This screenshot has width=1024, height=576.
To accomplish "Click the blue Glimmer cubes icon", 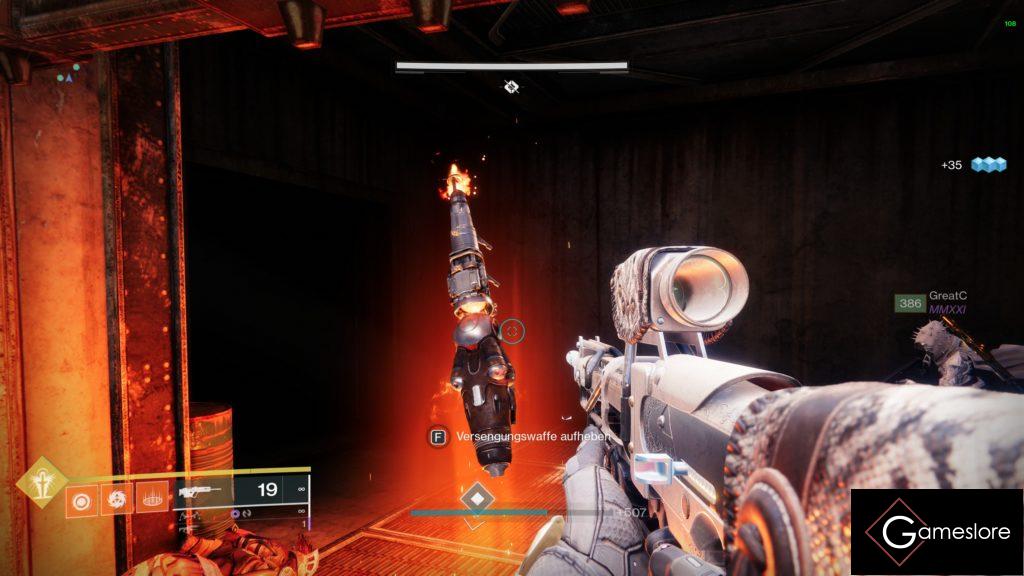I will 989,165.
